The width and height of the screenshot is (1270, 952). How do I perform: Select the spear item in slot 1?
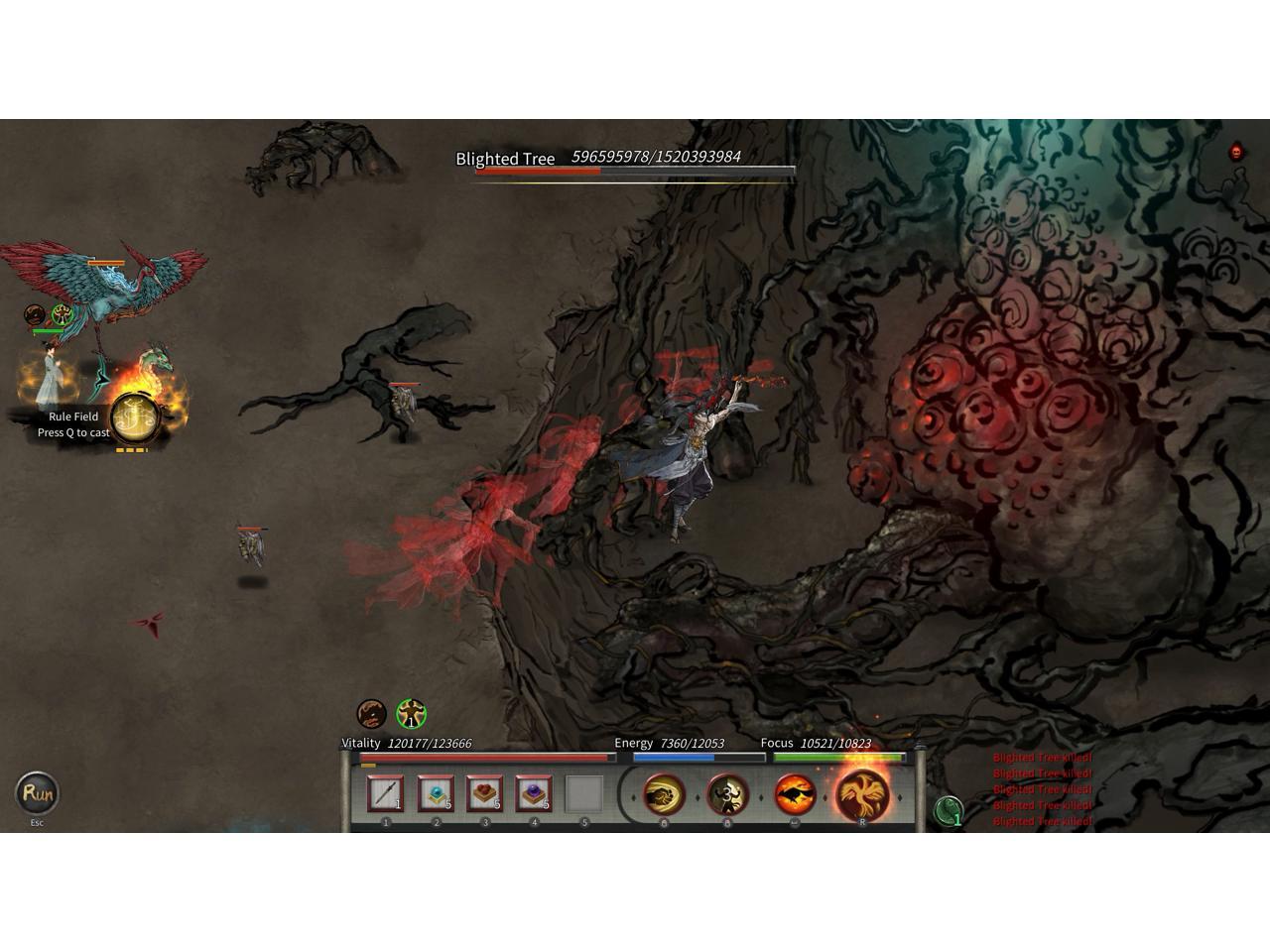click(x=385, y=793)
